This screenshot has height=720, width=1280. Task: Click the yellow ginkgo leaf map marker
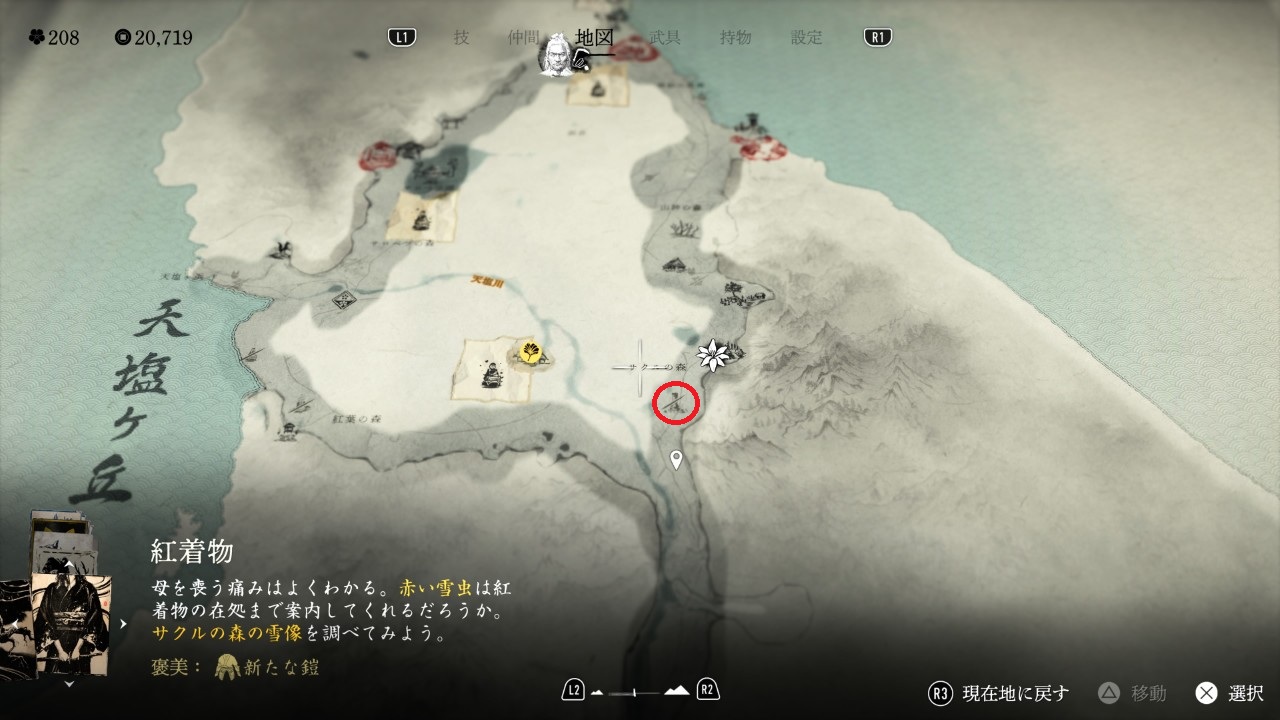pyautogui.click(x=530, y=352)
